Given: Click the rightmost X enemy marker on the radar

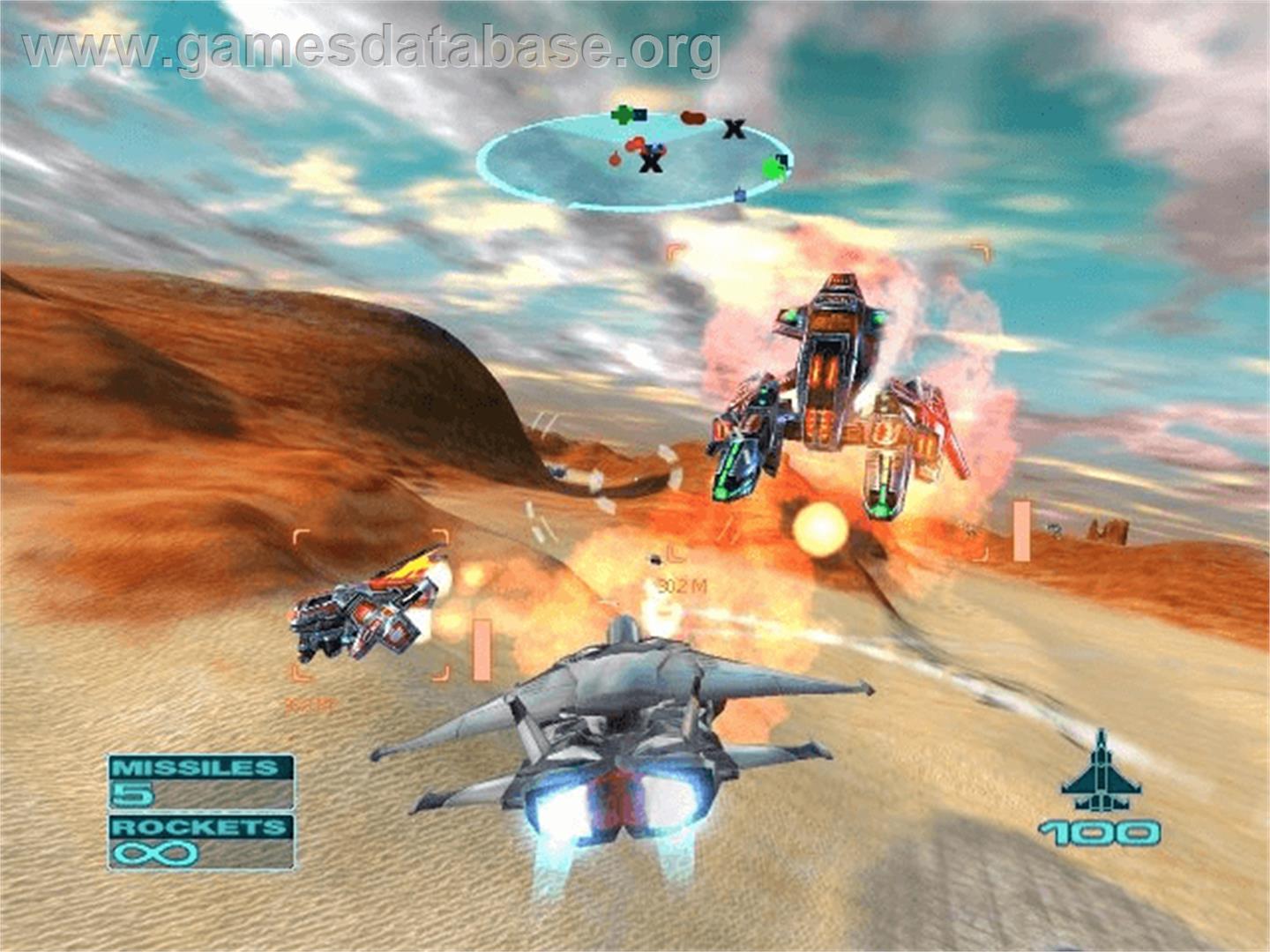Looking at the screenshot, I should pos(734,130).
